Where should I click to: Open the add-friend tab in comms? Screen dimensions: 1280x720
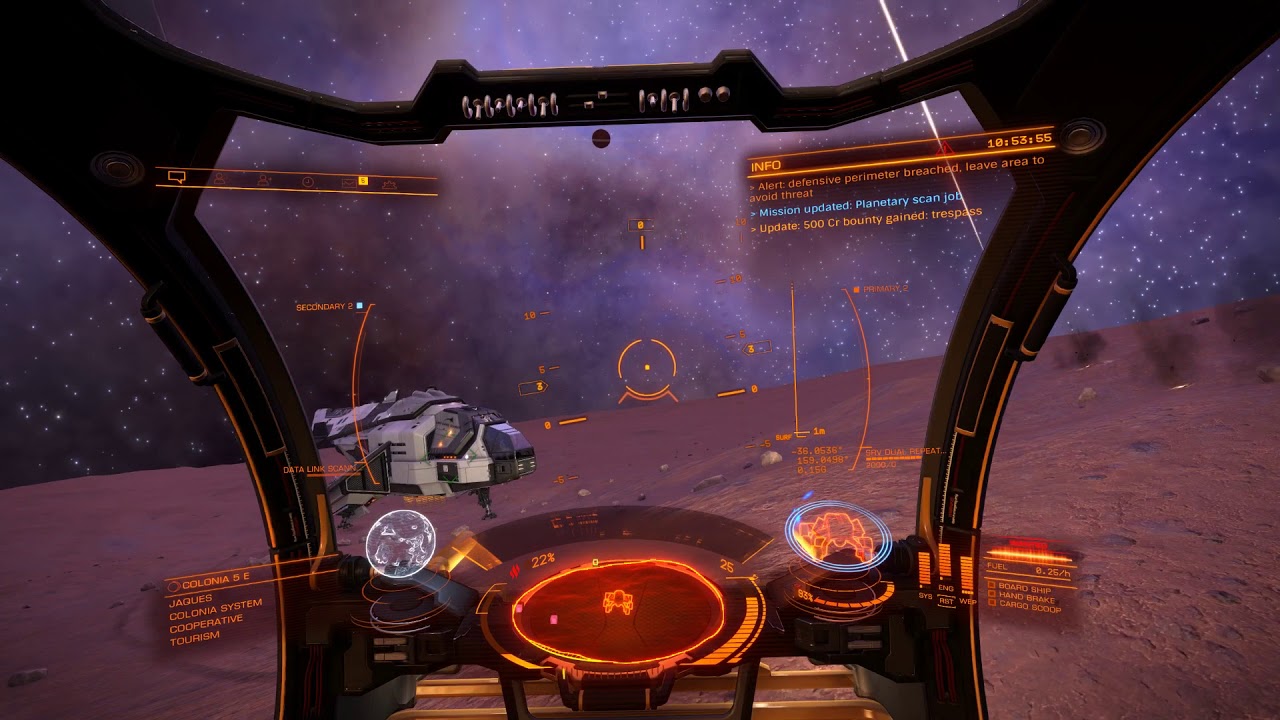pyautogui.click(x=264, y=180)
